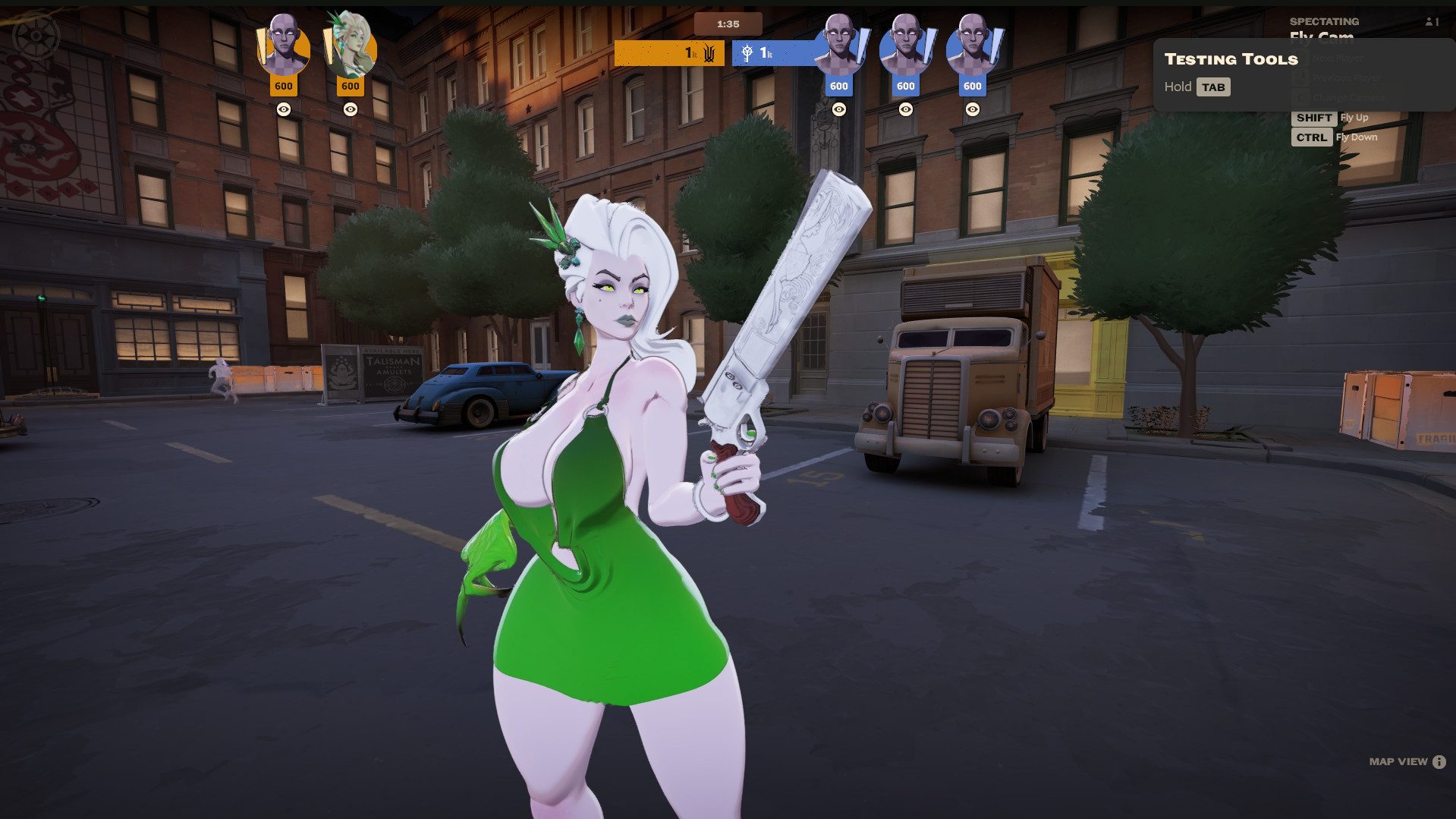
Task: Click the eye icon under orange team's bald portrait
Action: pos(284,109)
